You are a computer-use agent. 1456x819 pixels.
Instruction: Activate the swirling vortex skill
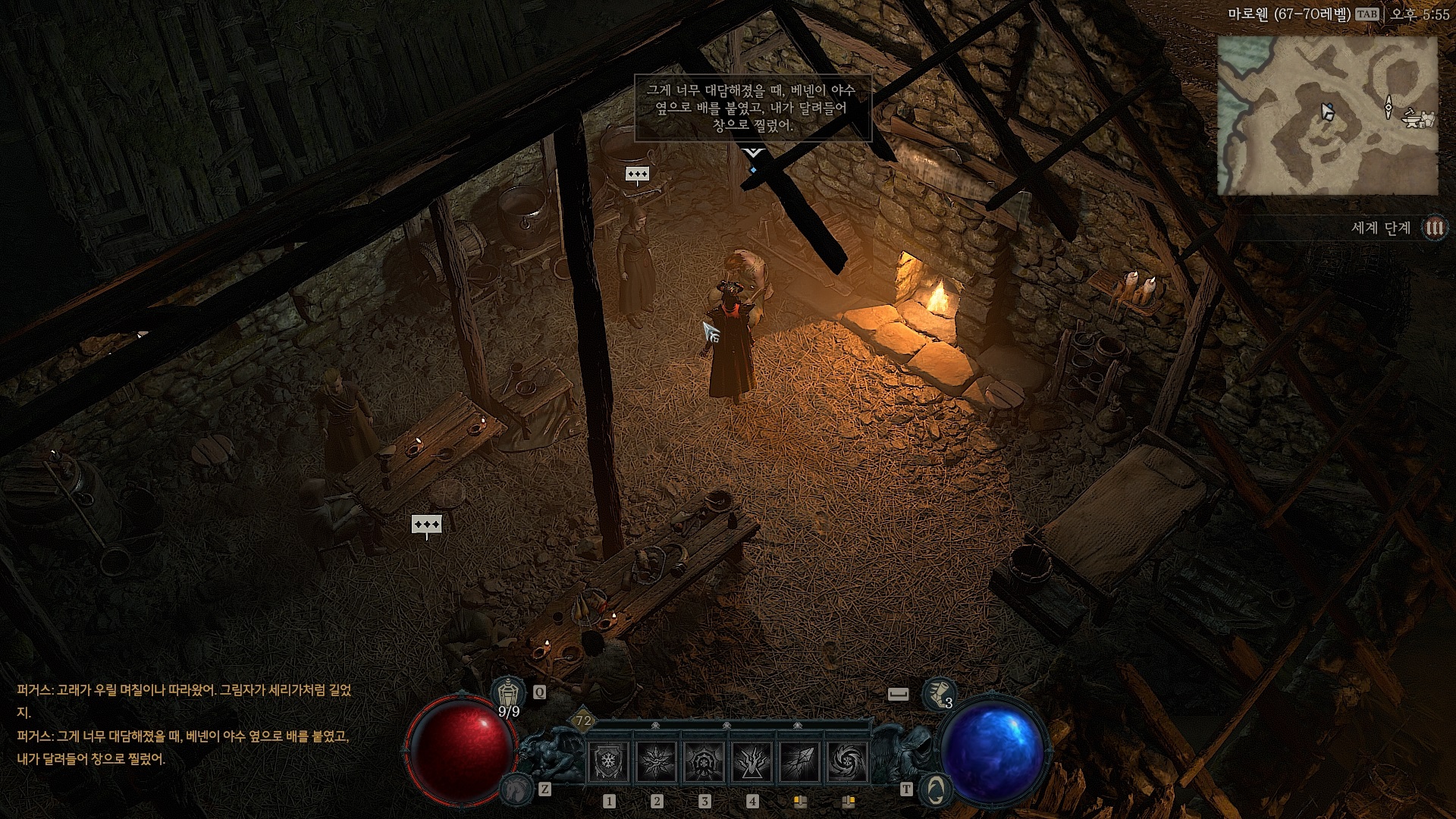tap(847, 762)
